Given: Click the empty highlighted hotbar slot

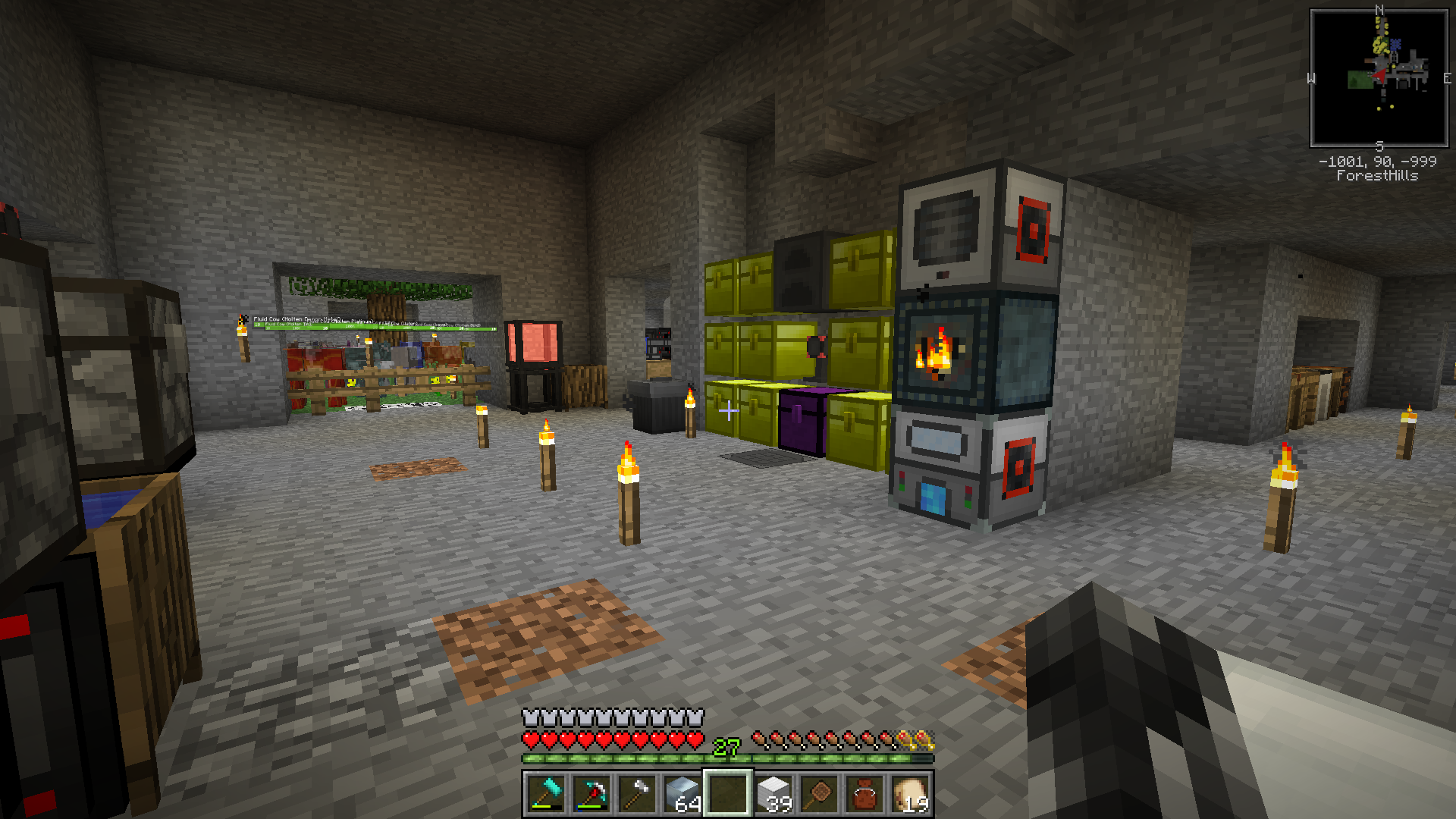Looking at the screenshot, I should (x=728, y=794).
